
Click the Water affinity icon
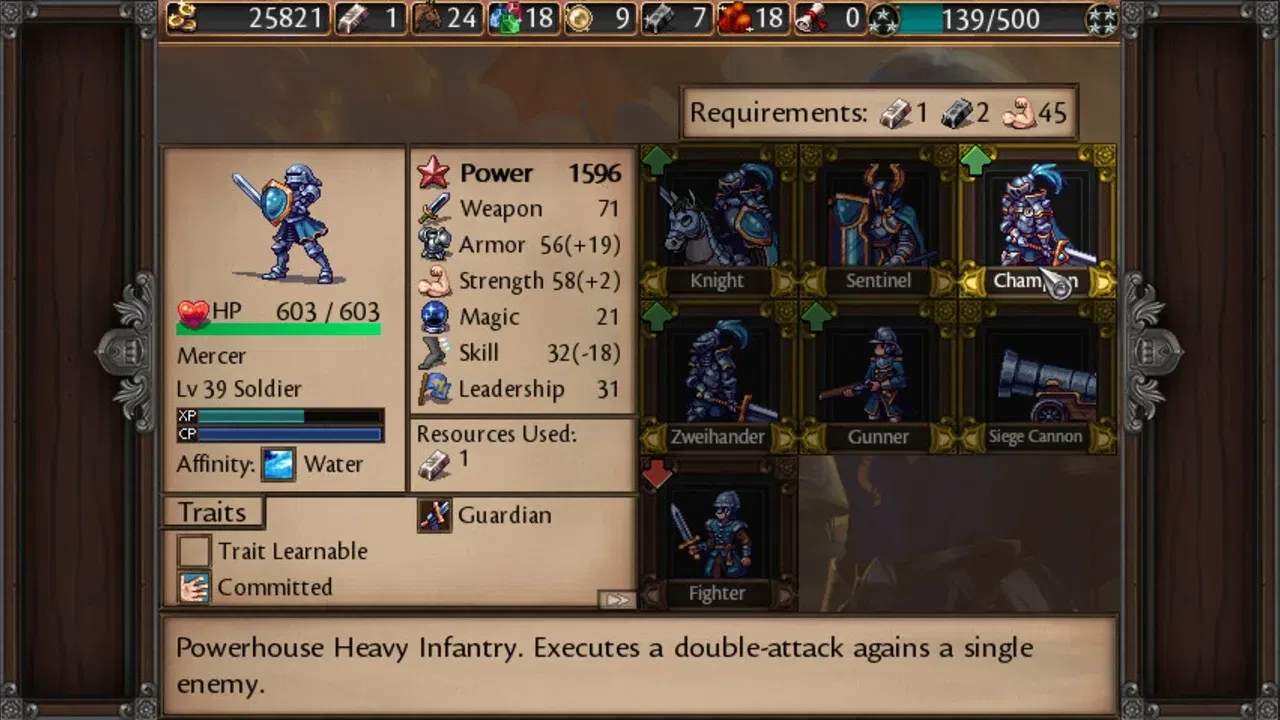276,463
